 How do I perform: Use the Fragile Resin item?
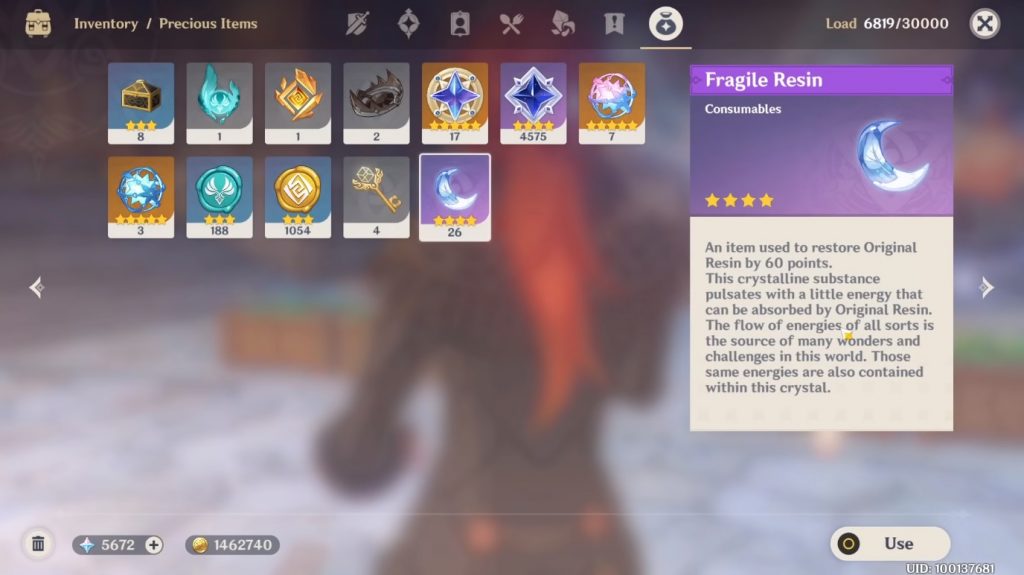(889, 544)
